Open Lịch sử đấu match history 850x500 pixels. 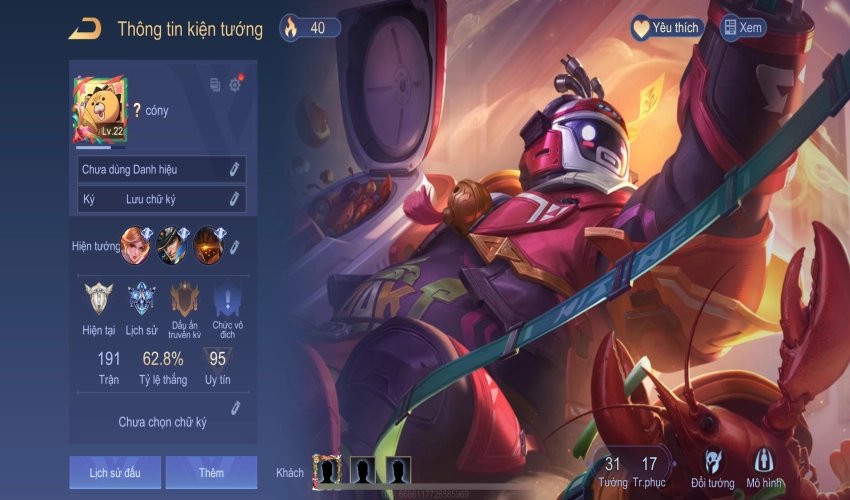(x=115, y=472)
